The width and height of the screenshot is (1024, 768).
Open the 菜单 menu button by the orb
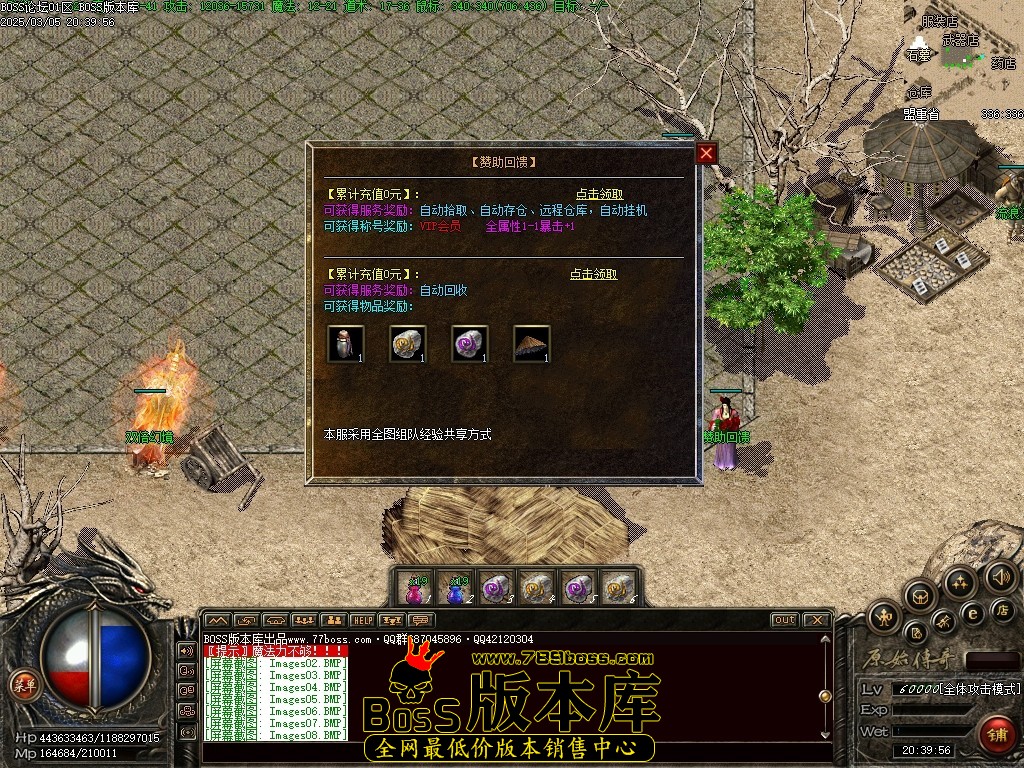coord(22,684)
